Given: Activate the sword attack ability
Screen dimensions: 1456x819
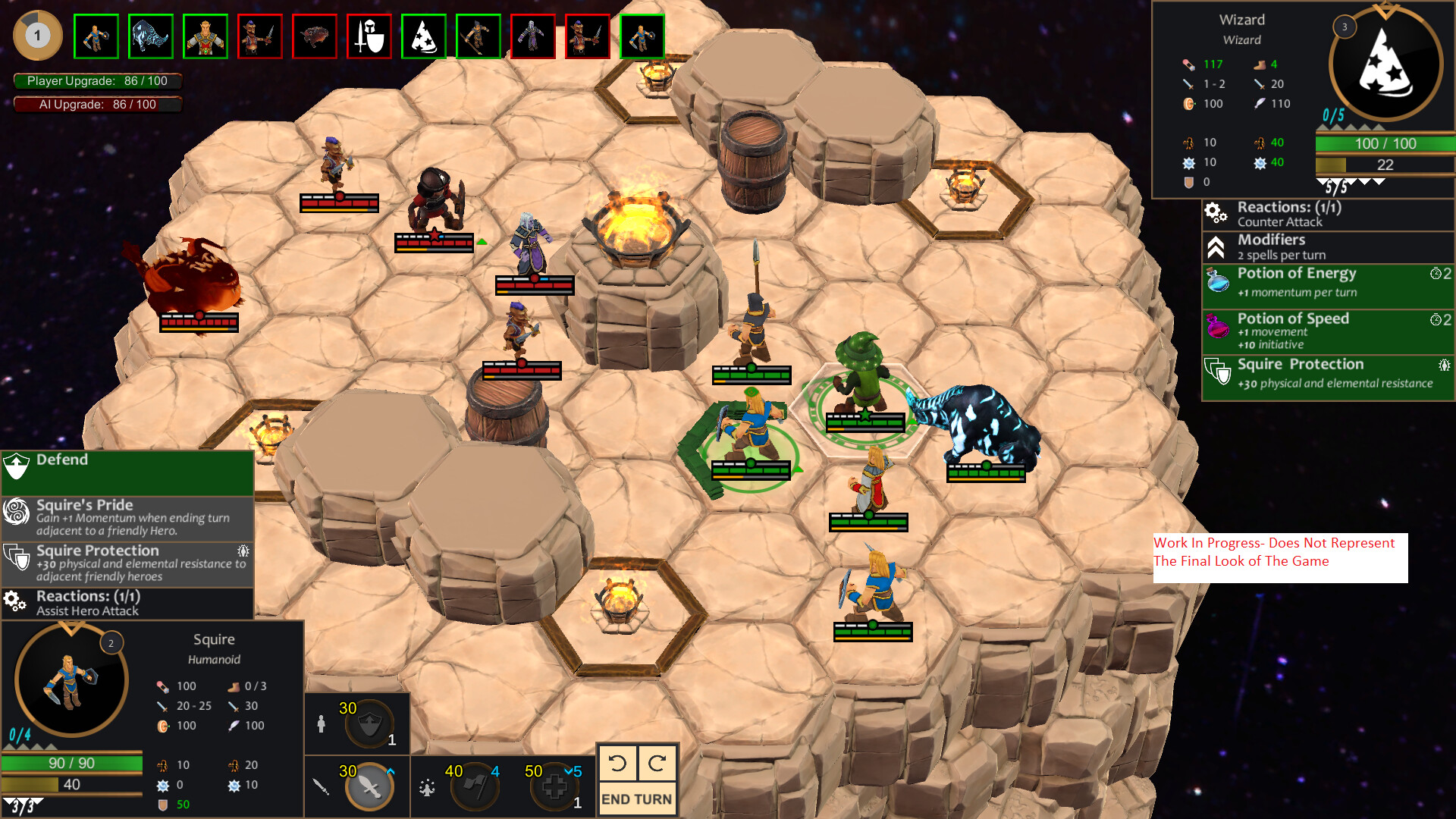Looking at the screenshot, I should [369, 786].
